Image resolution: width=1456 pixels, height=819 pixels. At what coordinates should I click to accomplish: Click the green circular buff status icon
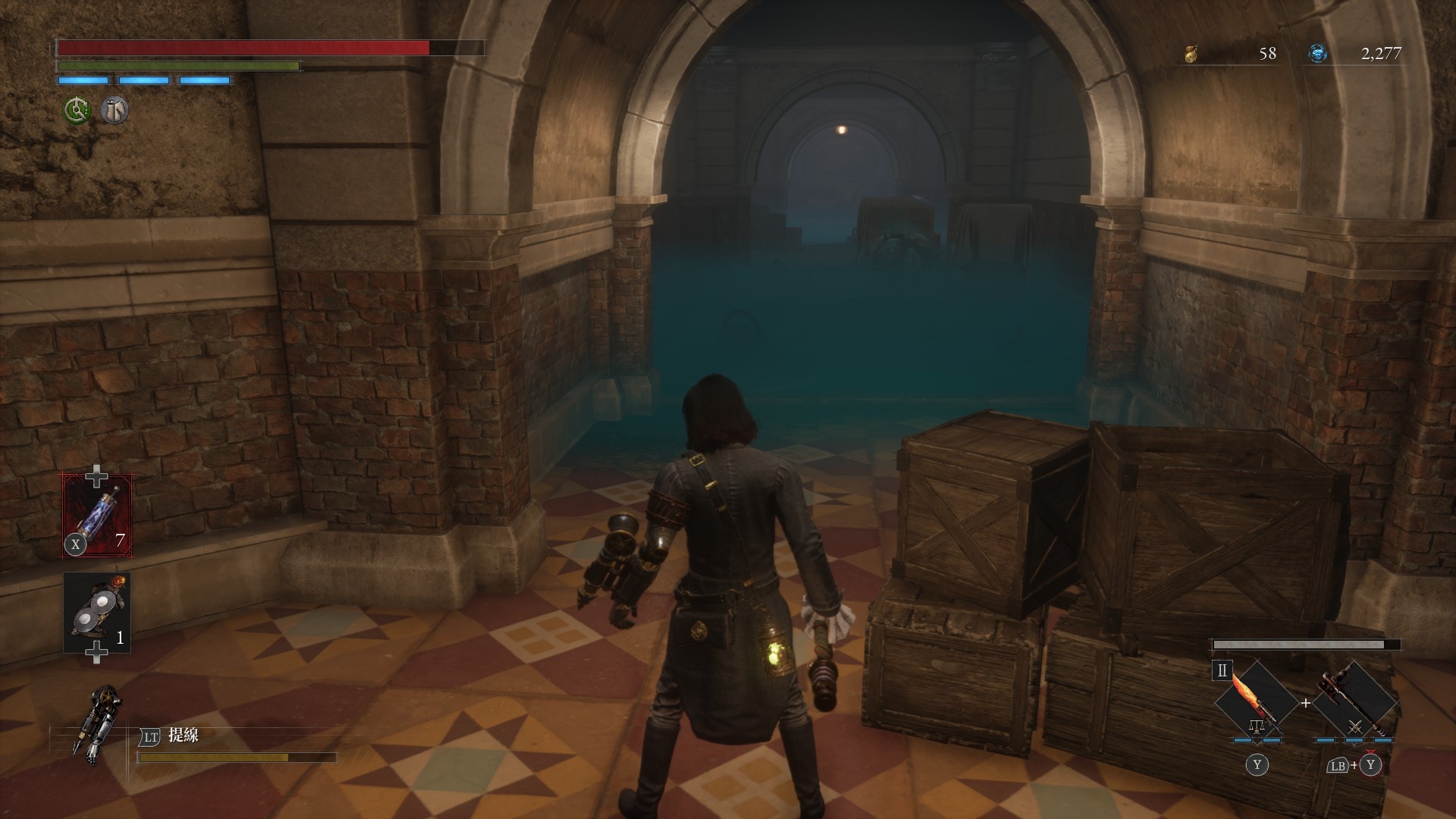(x=77, y=111)
